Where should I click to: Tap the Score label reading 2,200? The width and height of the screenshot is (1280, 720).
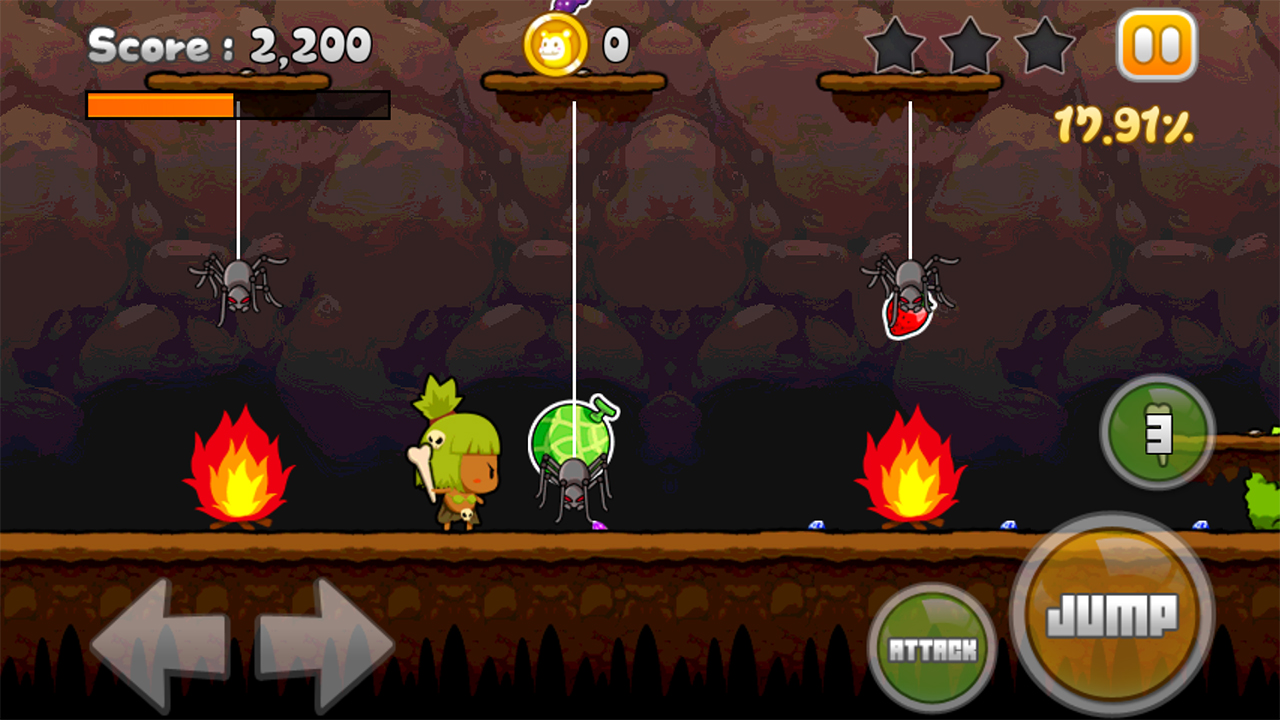tap(230, 43)
